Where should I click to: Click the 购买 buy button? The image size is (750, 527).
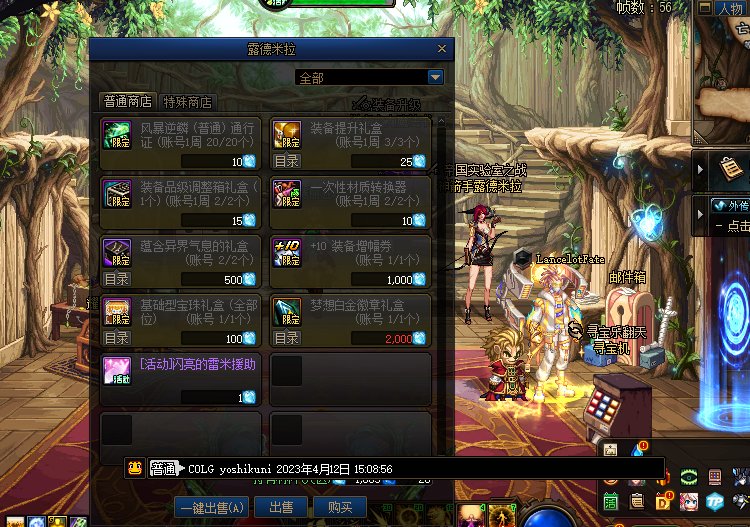(x=341, y=507)
